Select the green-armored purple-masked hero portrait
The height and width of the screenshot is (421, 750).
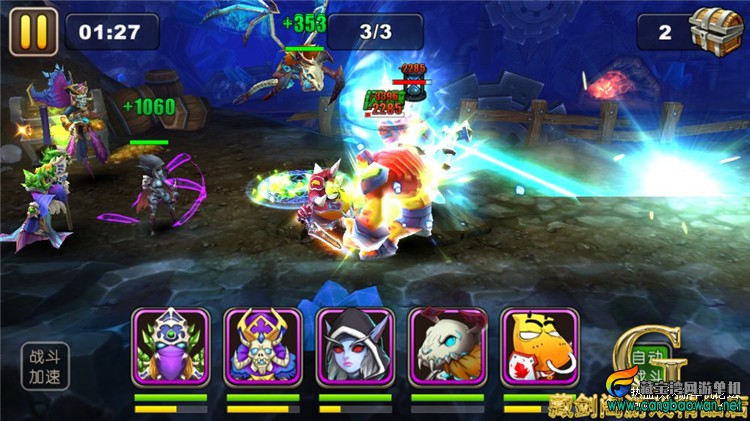tap(170, 346)
